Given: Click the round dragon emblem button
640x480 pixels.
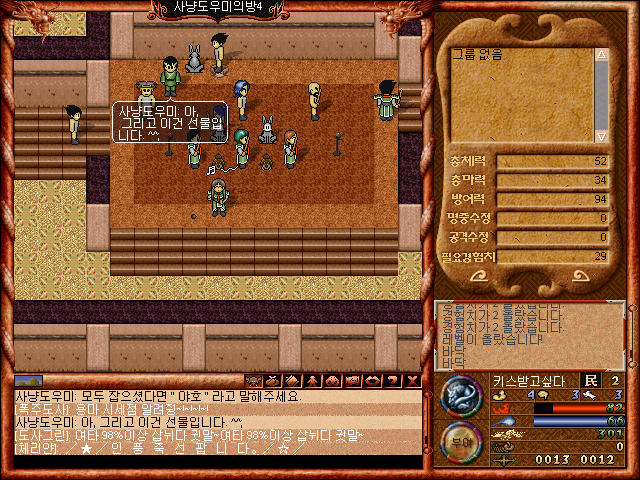Looking at the screenshot, I should pos(462,395).
